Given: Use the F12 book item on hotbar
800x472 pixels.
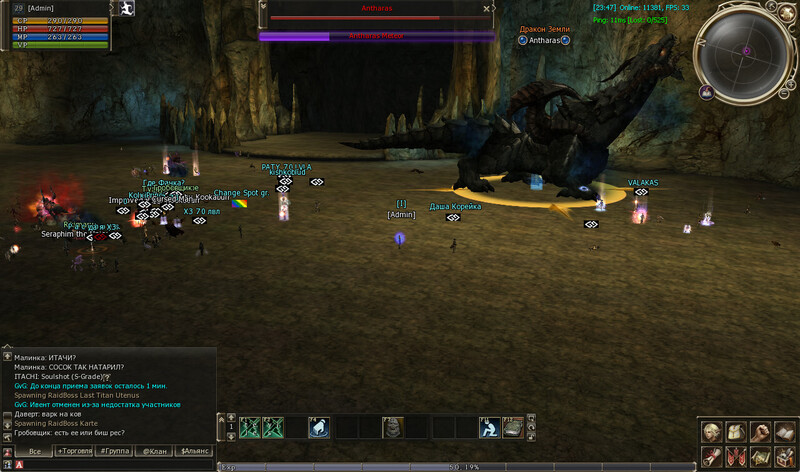Looking at the screenshot, I should click(x=514, y=428).
